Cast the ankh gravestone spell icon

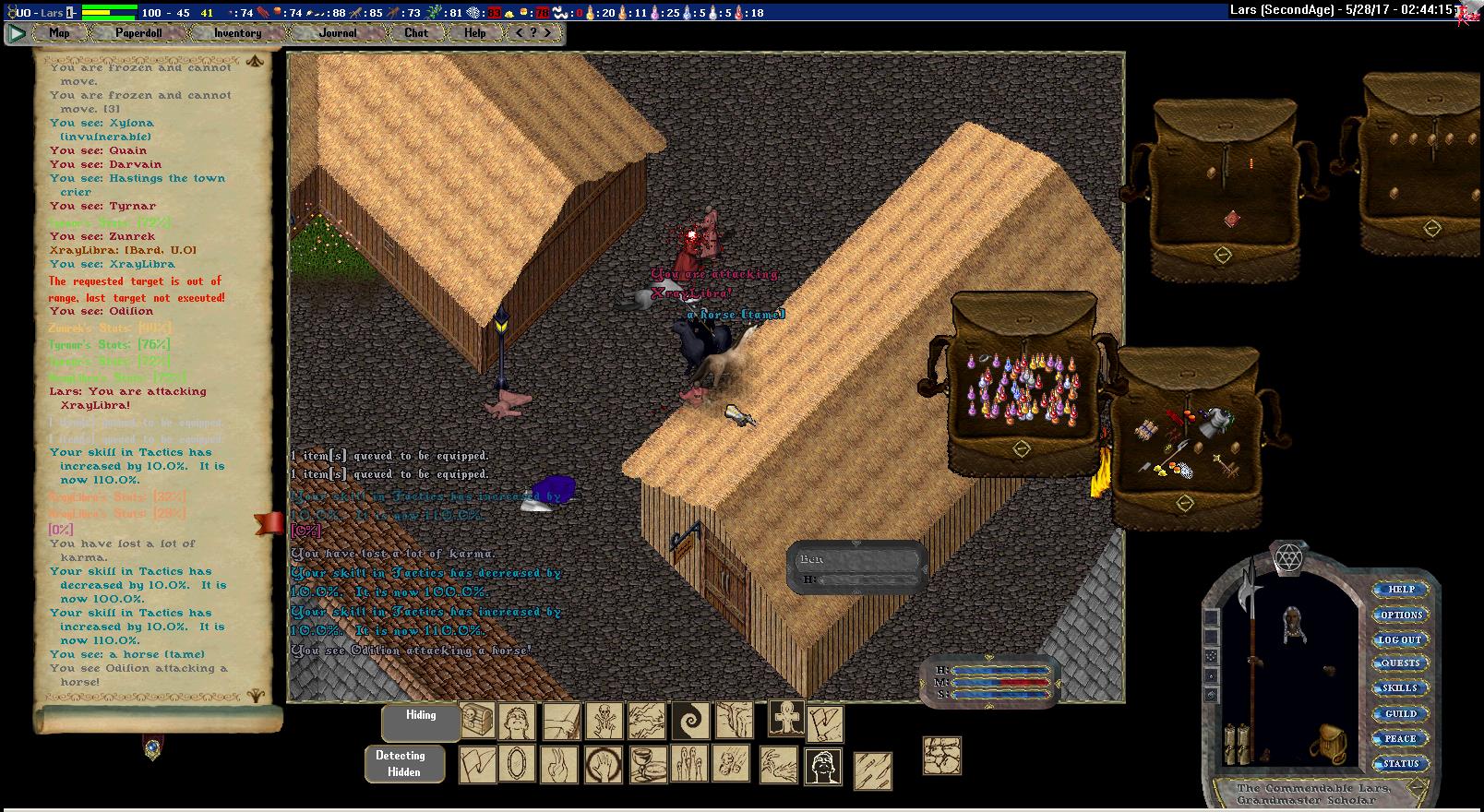point(786,718)
